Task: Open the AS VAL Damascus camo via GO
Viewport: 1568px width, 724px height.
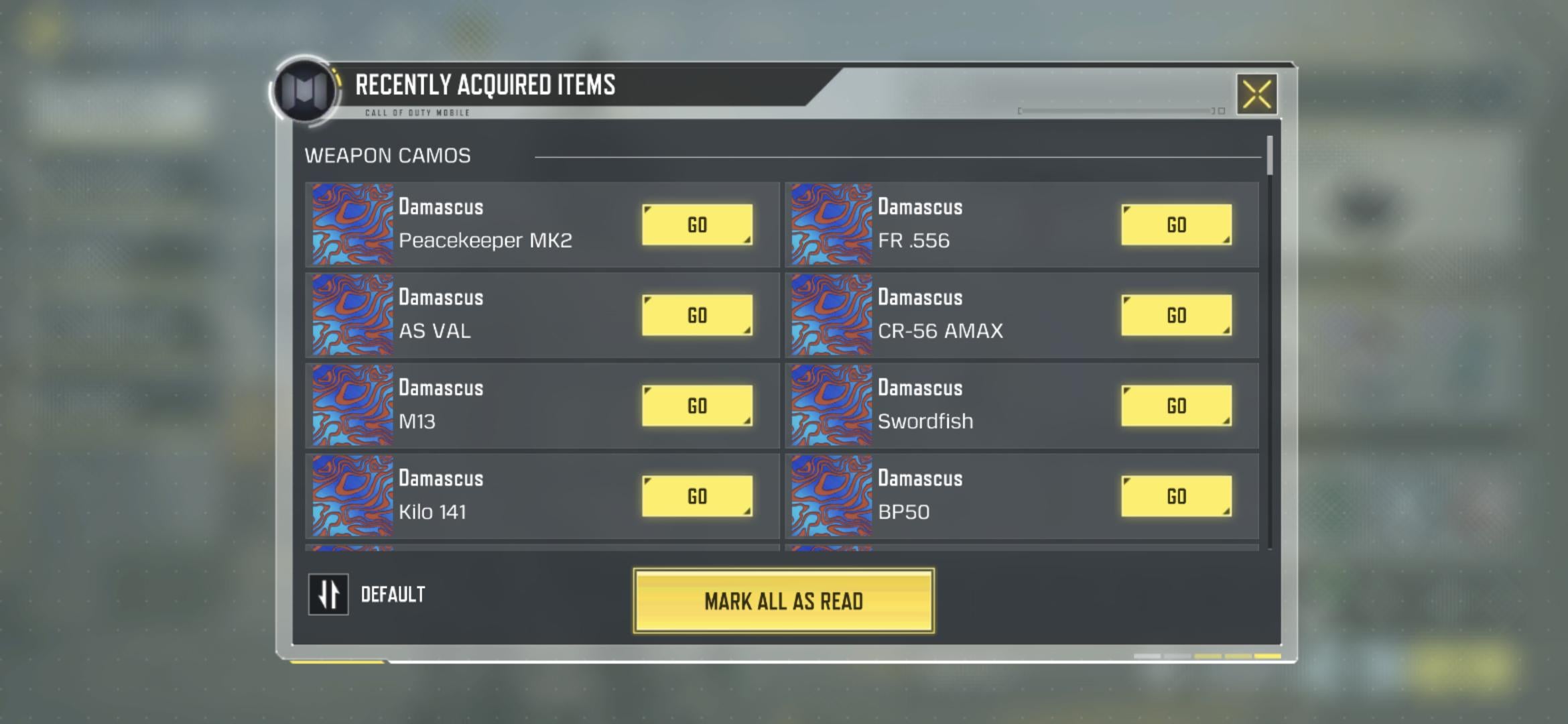Action: pos(697,315)
